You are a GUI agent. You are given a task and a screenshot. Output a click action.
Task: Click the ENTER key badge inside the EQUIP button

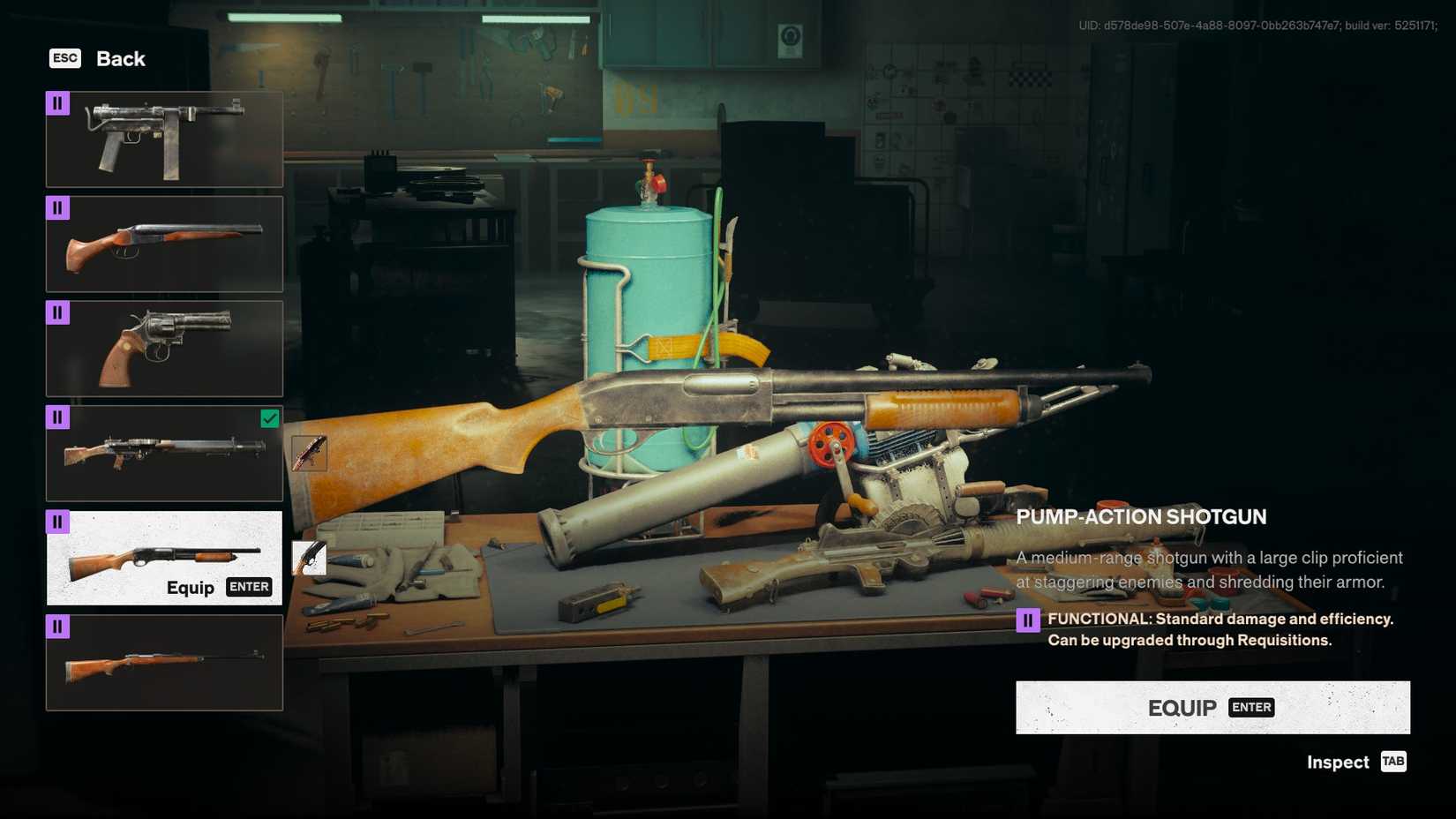[x=1250, y=707]
